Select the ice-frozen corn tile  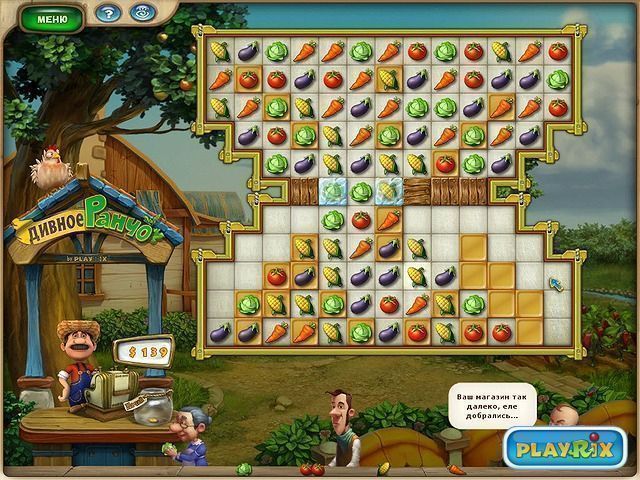pos(390,190)
